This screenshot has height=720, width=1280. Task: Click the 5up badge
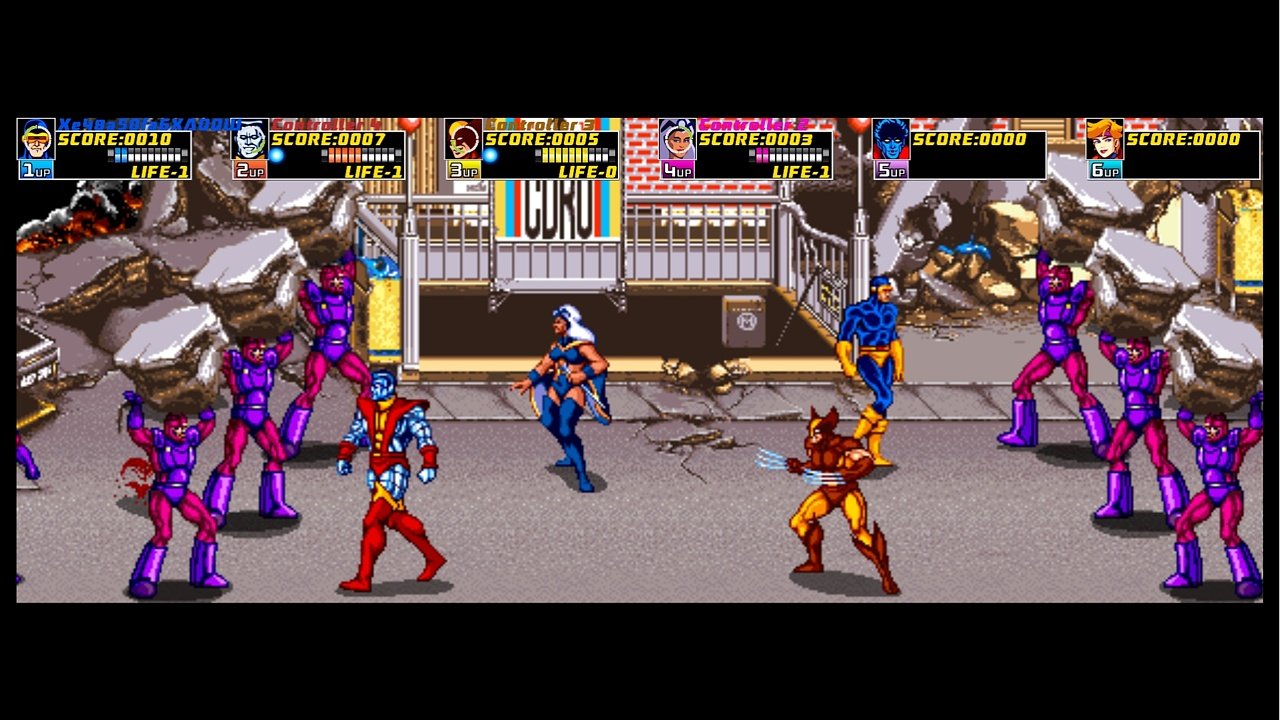pos(890,172)
